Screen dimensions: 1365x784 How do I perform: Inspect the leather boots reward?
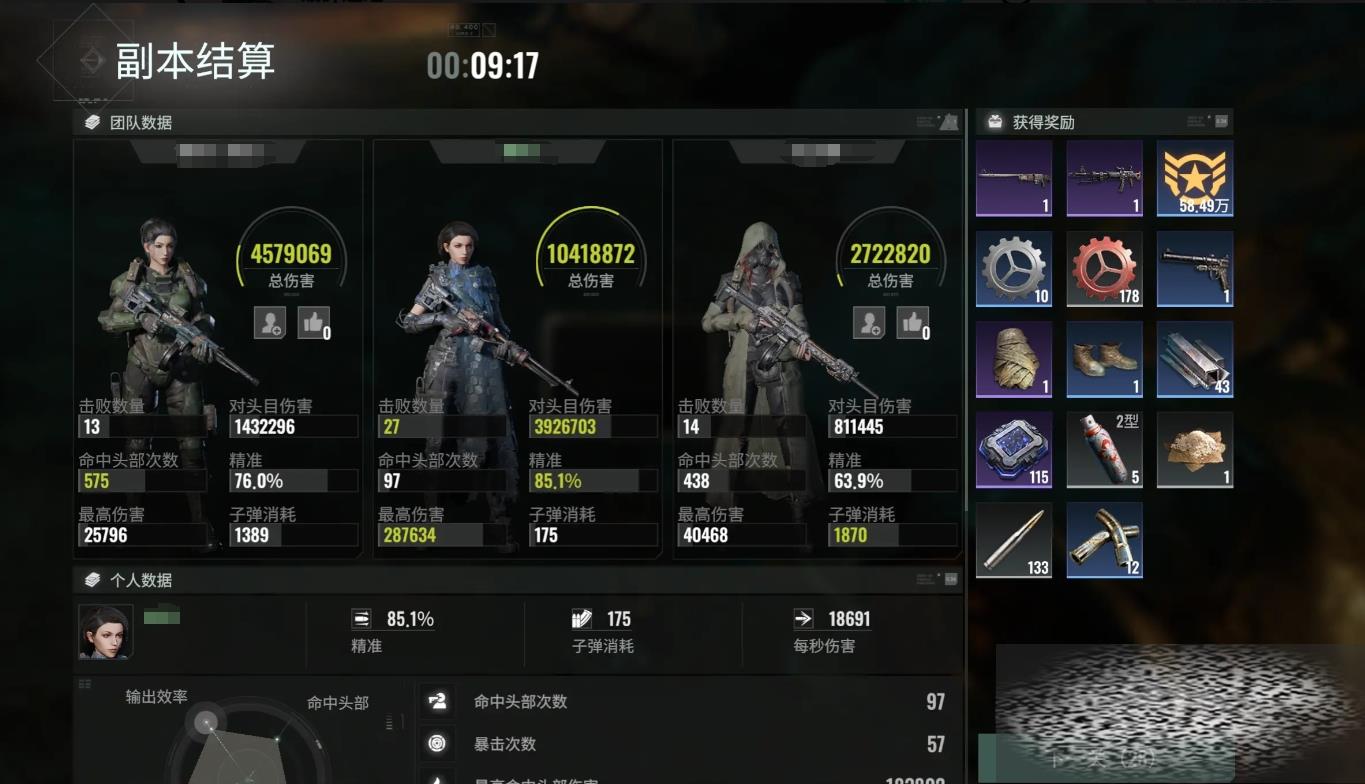(1104, 359)
